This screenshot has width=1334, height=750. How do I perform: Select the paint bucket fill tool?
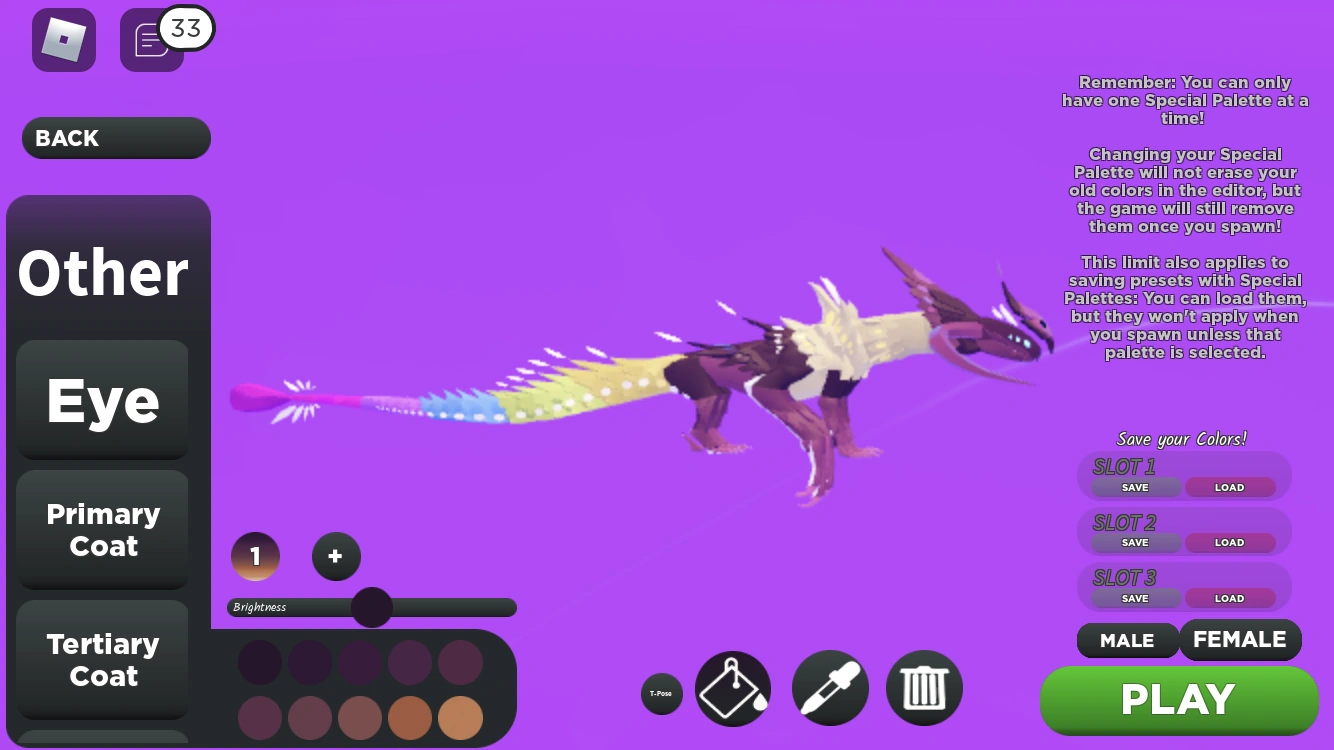click(733, 688)
